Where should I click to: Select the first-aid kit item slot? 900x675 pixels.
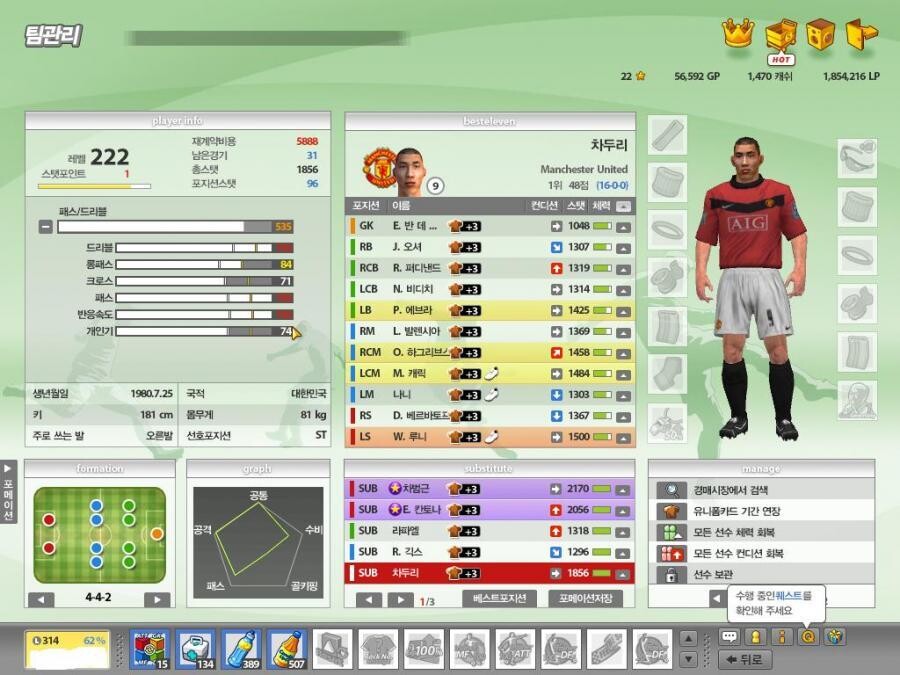coord(195,649)
